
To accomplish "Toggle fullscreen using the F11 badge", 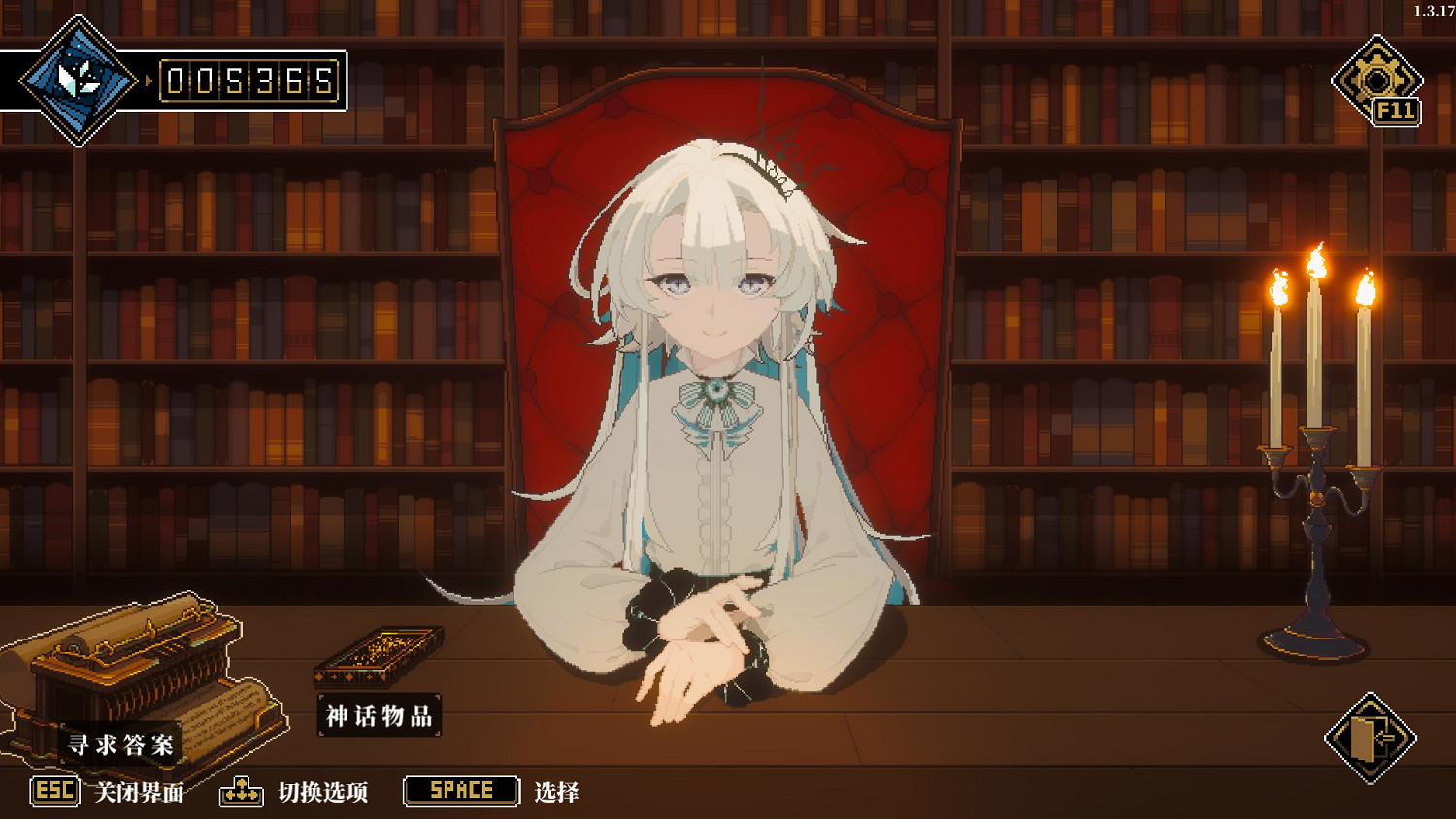I will click(x=1398, y=112).
